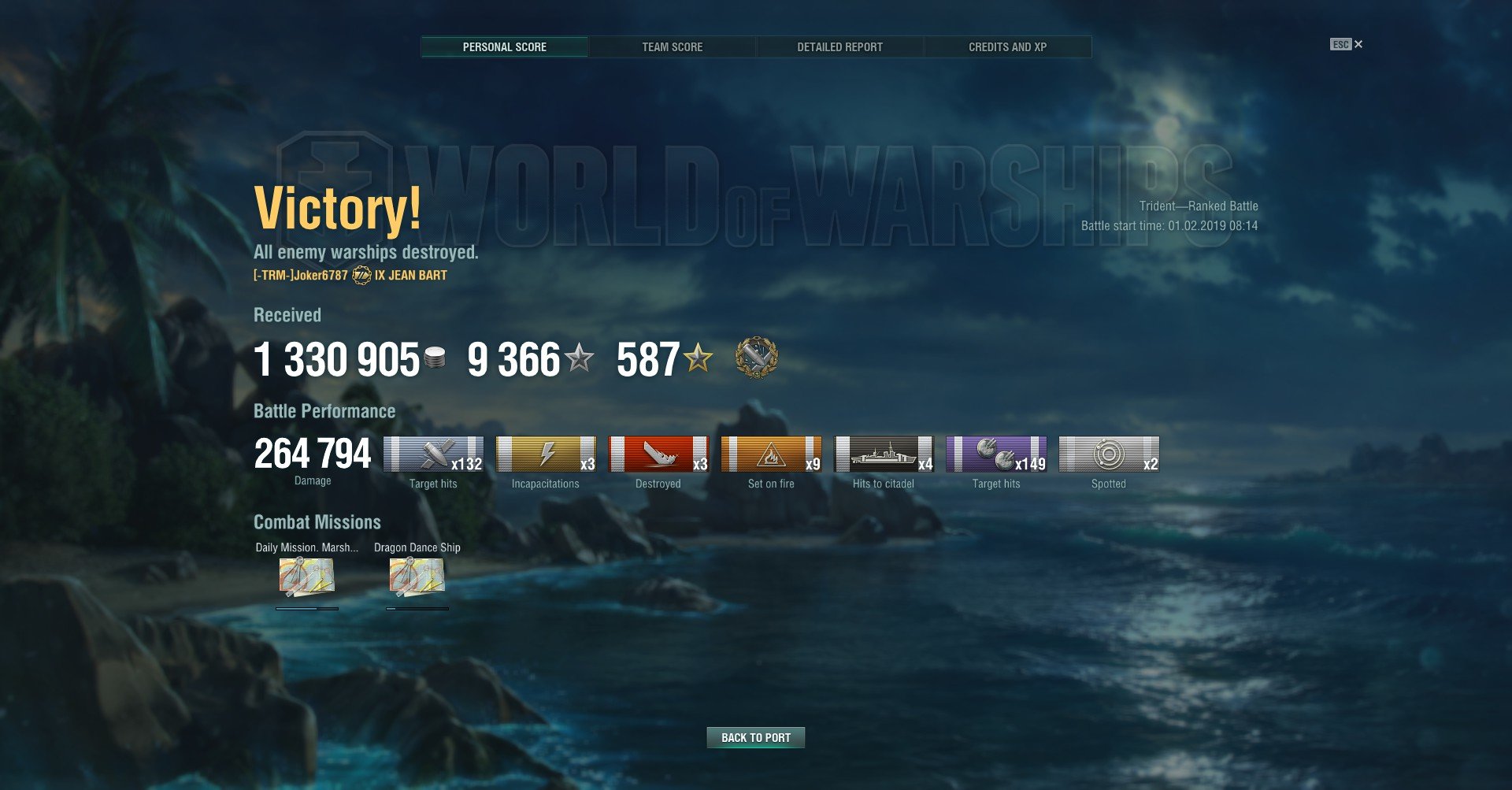Viewport: 1512px width, 790px height.
Task: Open the Dragon Dance Ship mission icon
Action: click(417, 577)
